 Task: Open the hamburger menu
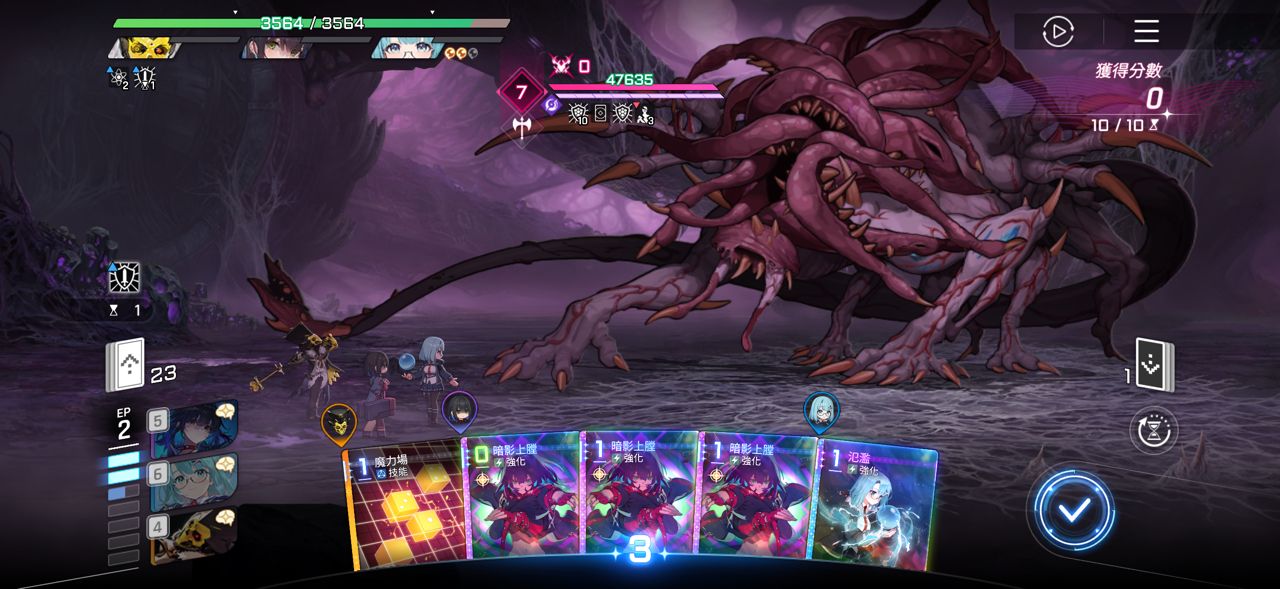pos(1146,32)
